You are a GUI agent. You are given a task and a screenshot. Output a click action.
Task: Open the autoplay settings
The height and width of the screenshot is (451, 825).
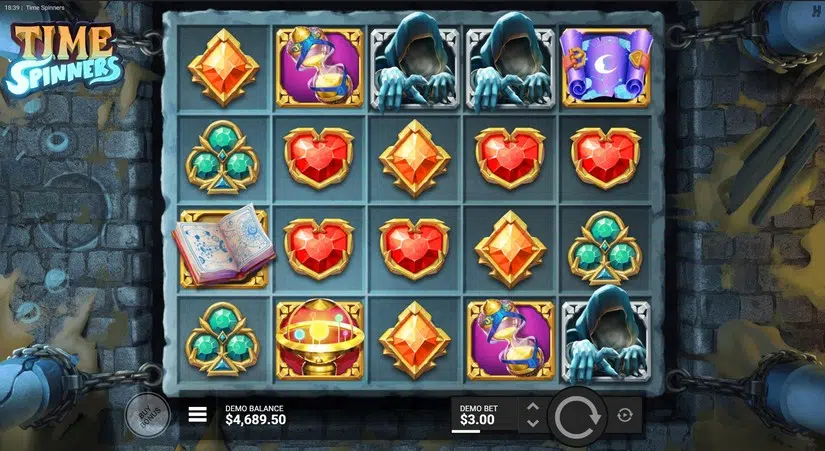(625, 415)
